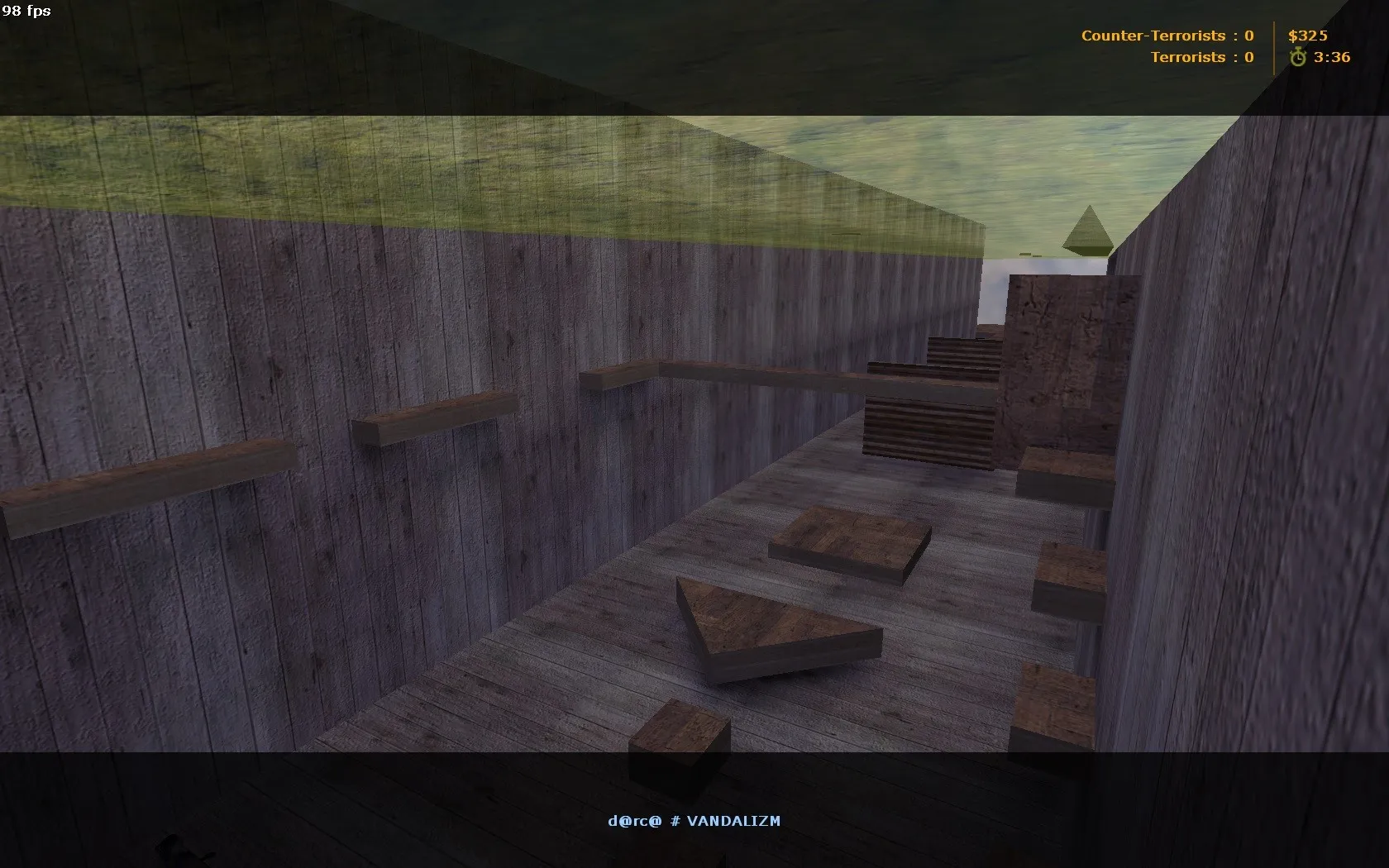1389x868 pixels.
Task: Click the 98 fps counter text
Action: (x=25, y=12)
